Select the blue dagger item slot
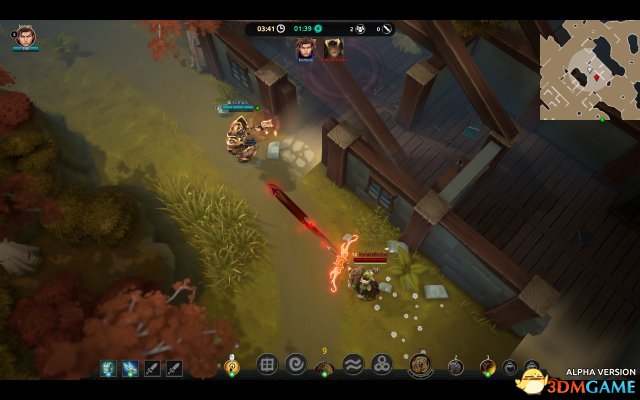Screen dimensions: 640x400 (129, 368)
